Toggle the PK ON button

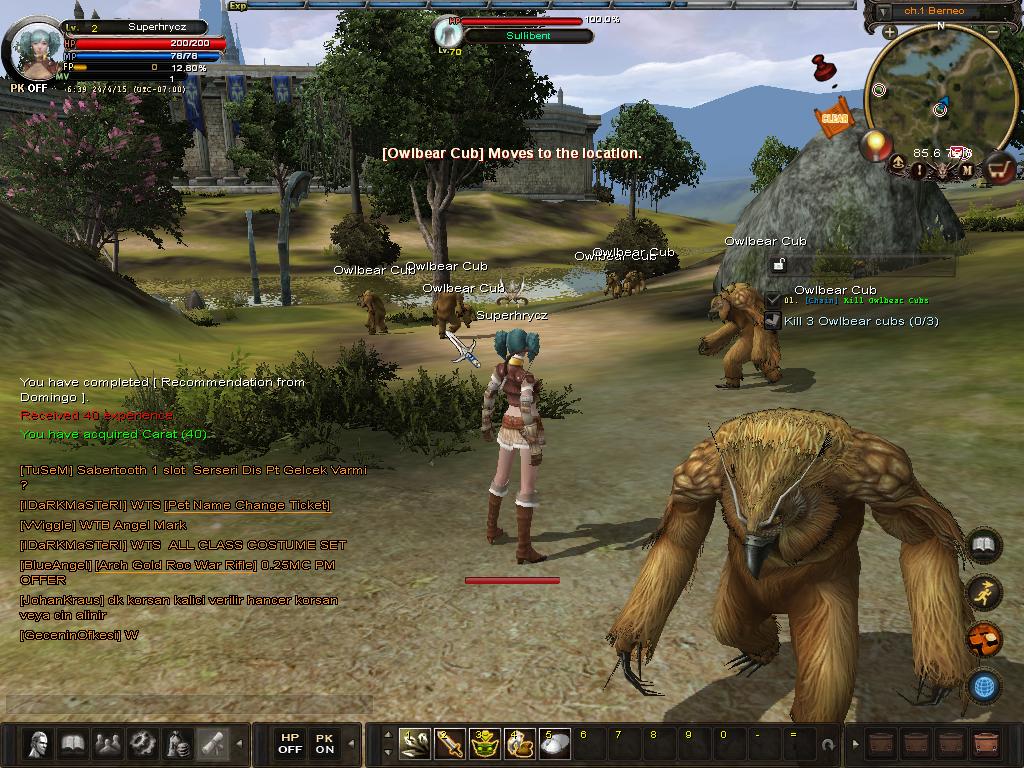click(x=325, y=744)
